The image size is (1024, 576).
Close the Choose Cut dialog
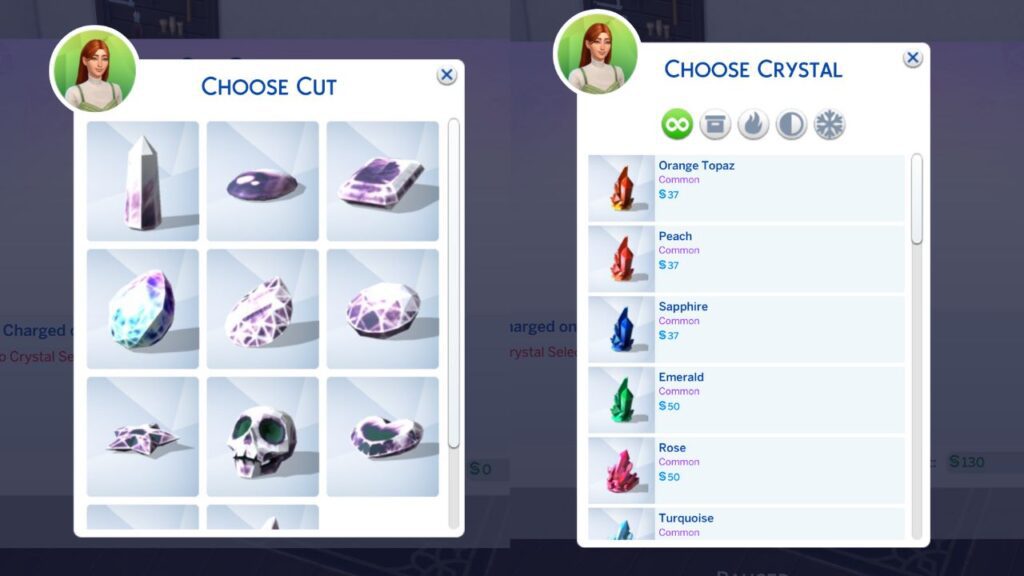tap(447, 75)
